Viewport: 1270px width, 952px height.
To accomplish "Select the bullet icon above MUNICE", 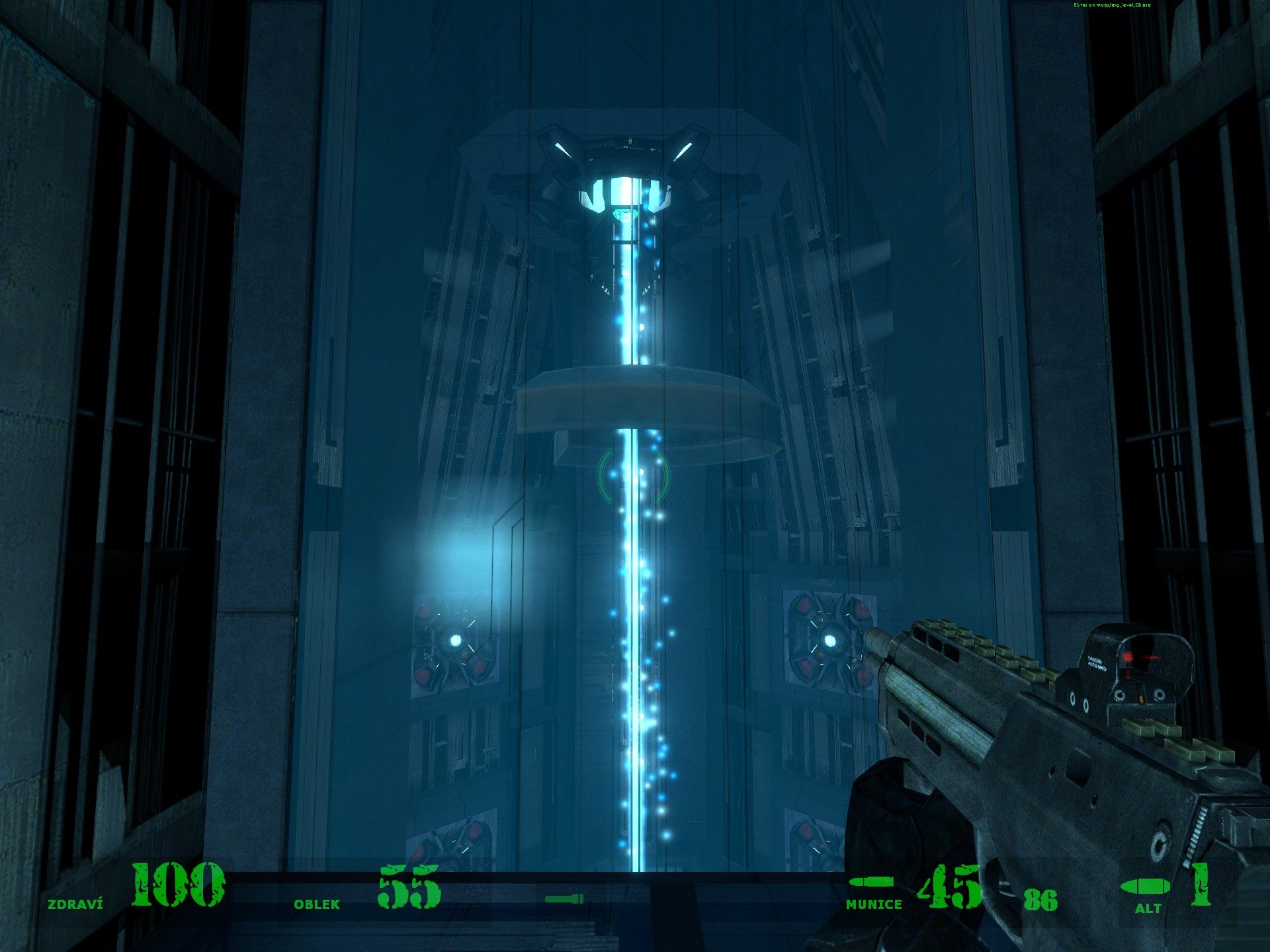I will point(871,882).
